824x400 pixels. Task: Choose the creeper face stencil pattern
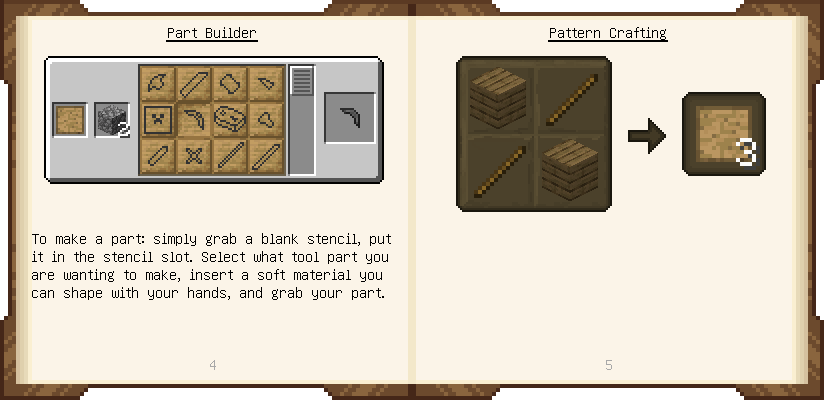pos(157,119)
